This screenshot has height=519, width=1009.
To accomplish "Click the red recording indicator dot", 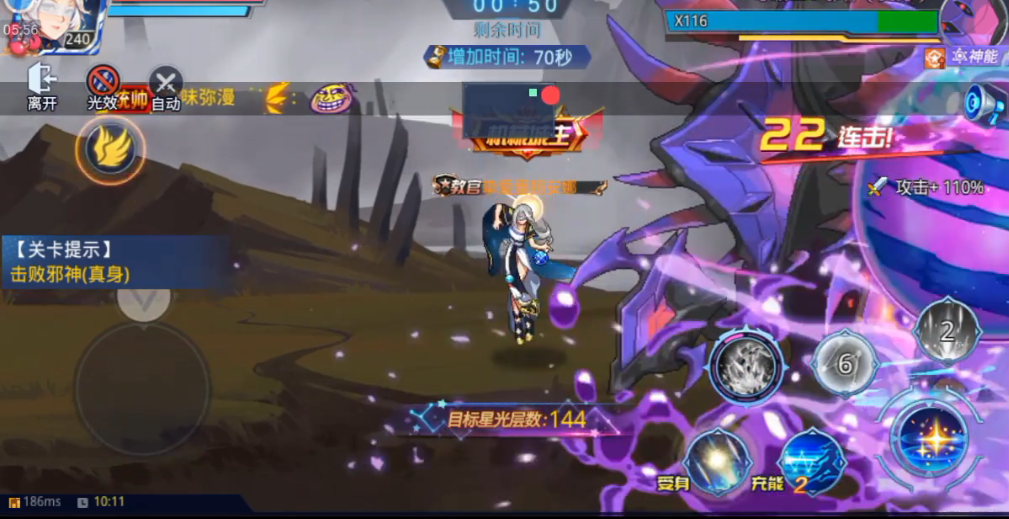I will click(x=550, y=95).
